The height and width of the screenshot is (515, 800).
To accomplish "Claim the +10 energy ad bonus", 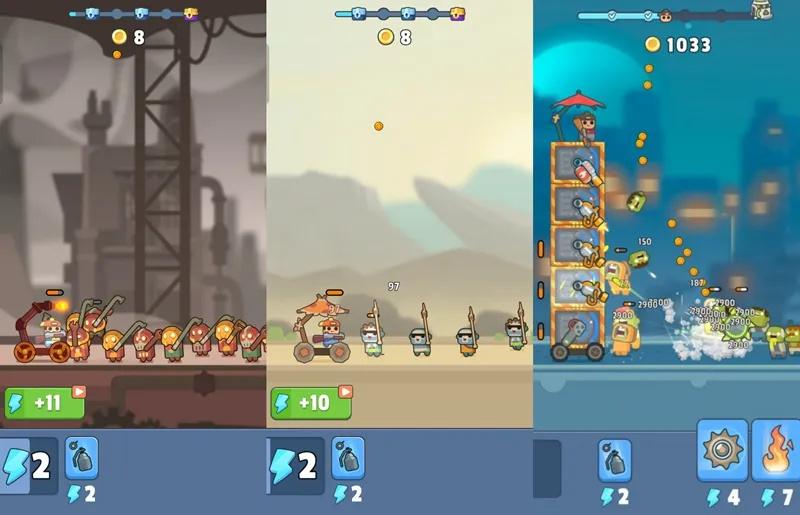I will [310, 403].
